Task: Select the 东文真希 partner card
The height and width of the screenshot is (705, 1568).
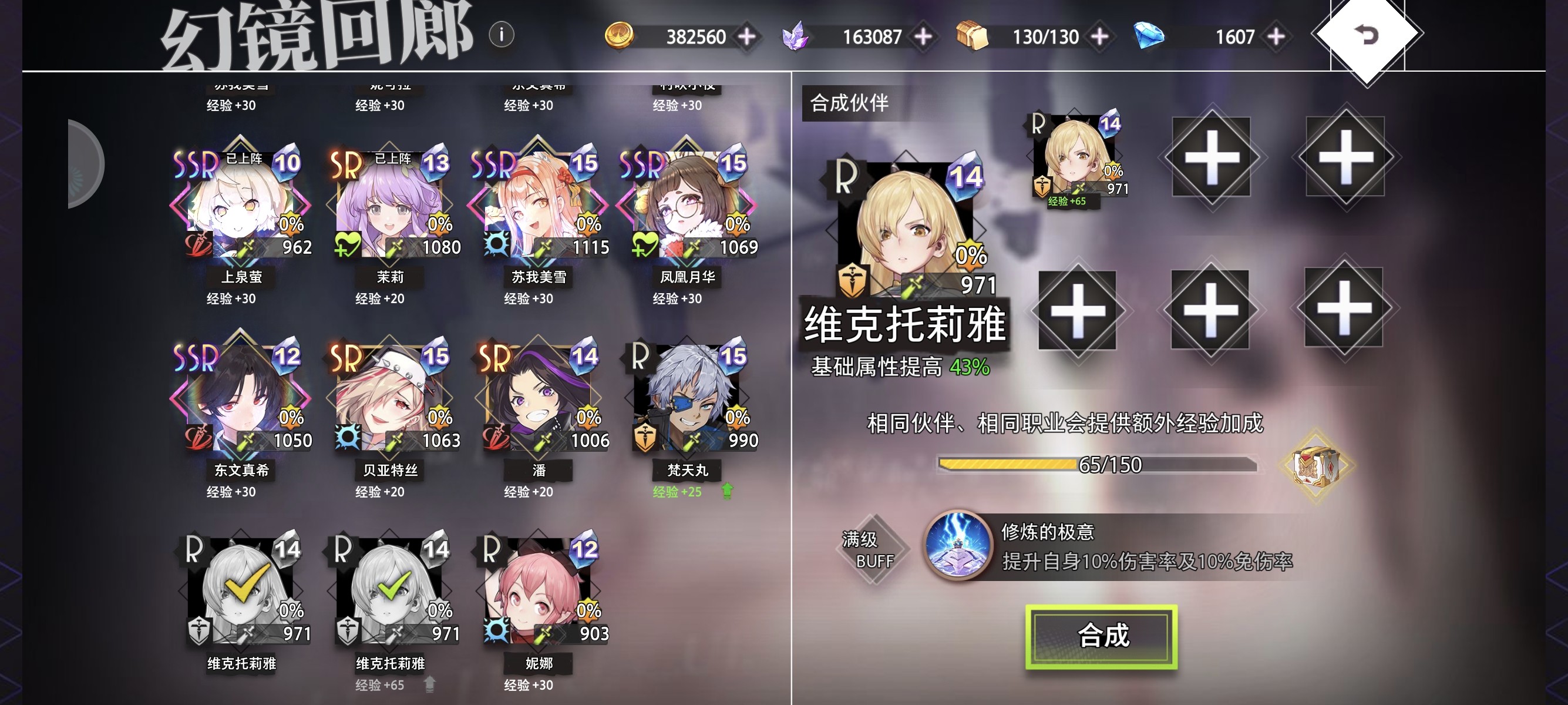Action: pyautogui.click(x=241, y=400)
